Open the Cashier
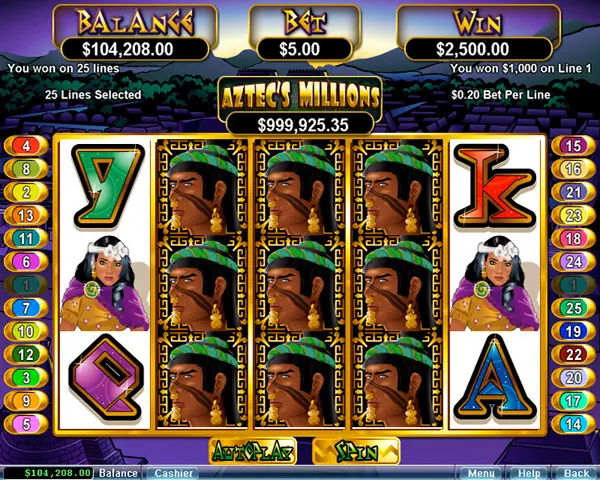The height and width of the screenshot is (480, 600). pyautogui.click(x=173, y=472)
